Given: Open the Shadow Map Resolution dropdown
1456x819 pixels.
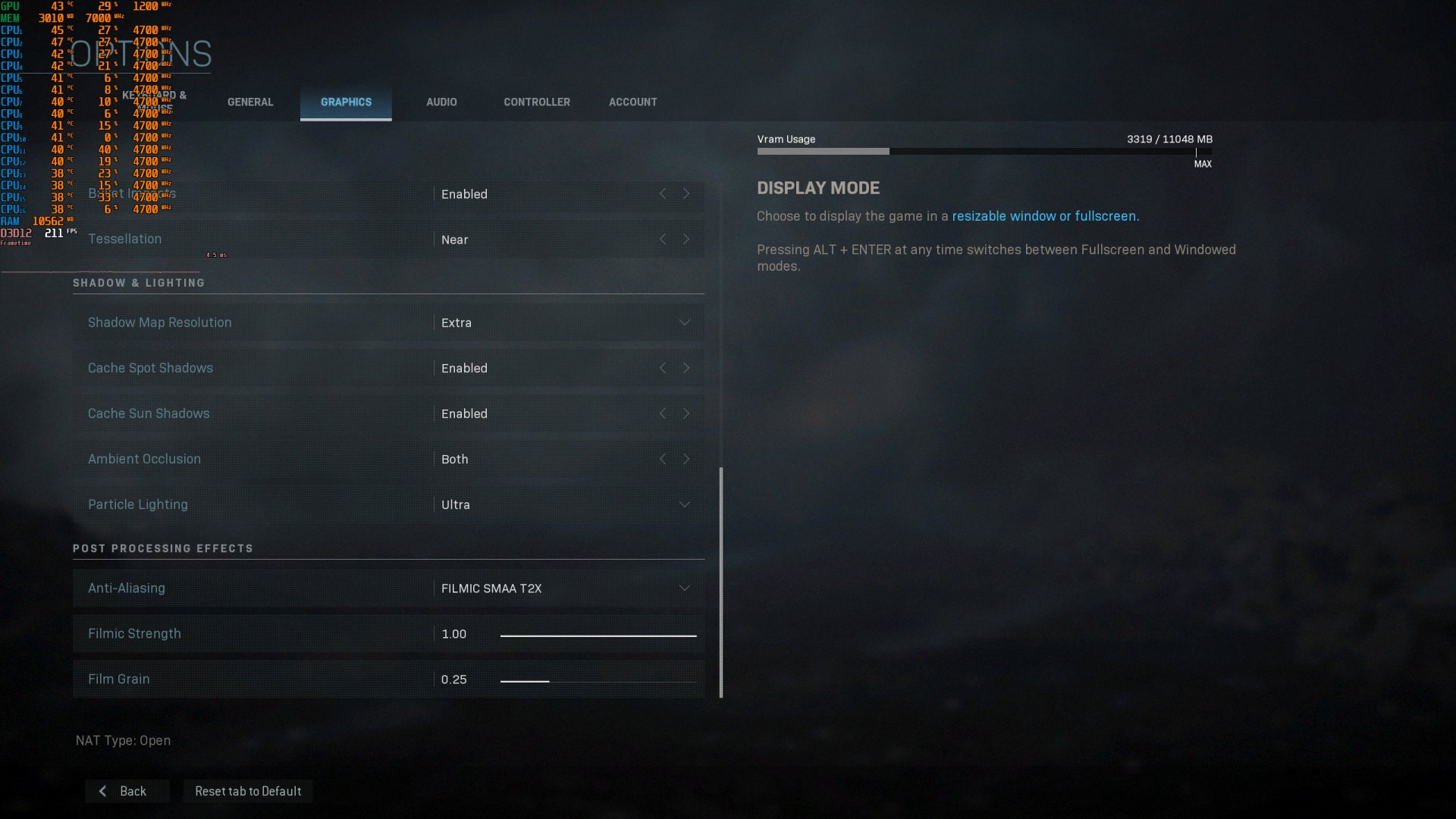Looking at the screenshot, I should (x=684, y=322).
